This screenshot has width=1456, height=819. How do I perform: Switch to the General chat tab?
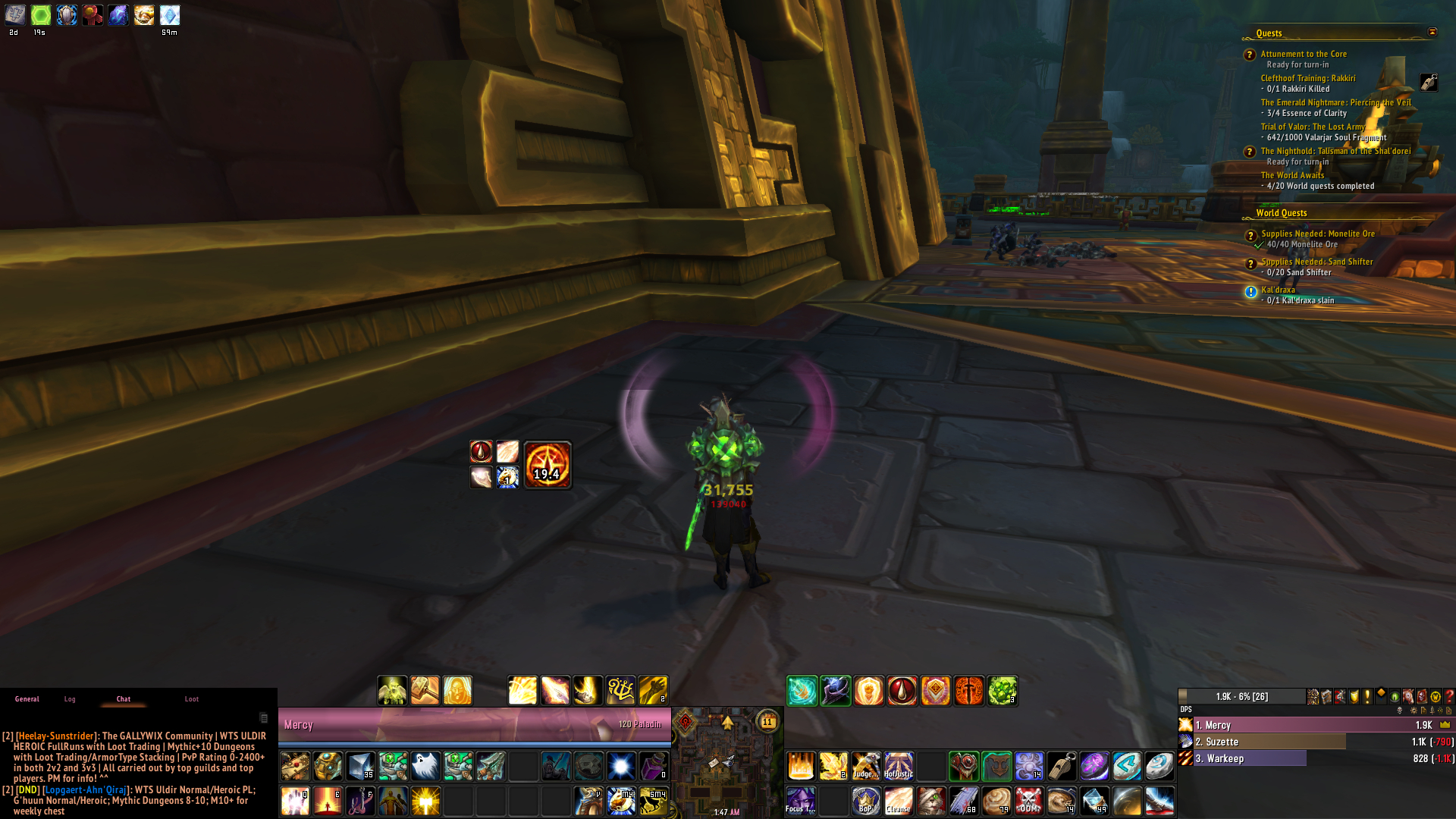point(27,699)
